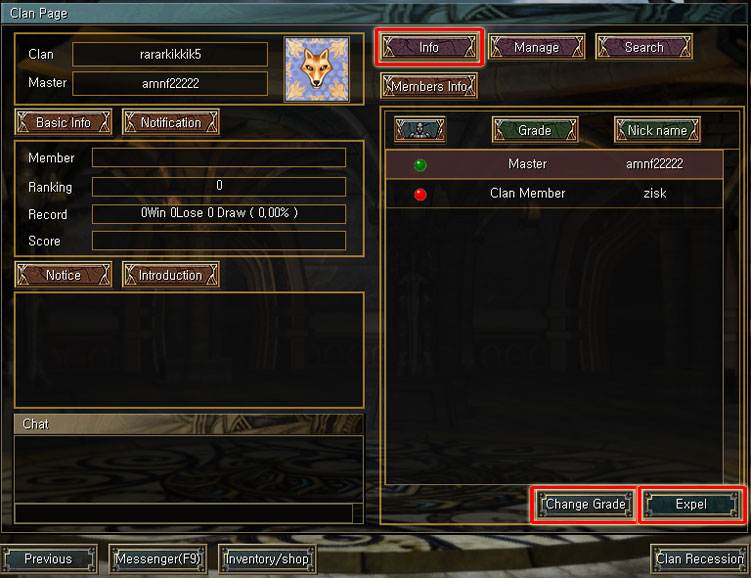This screenshot has height=578, width=751.
Task: Select clan member zisk row
Action: [x=554, y=193]
